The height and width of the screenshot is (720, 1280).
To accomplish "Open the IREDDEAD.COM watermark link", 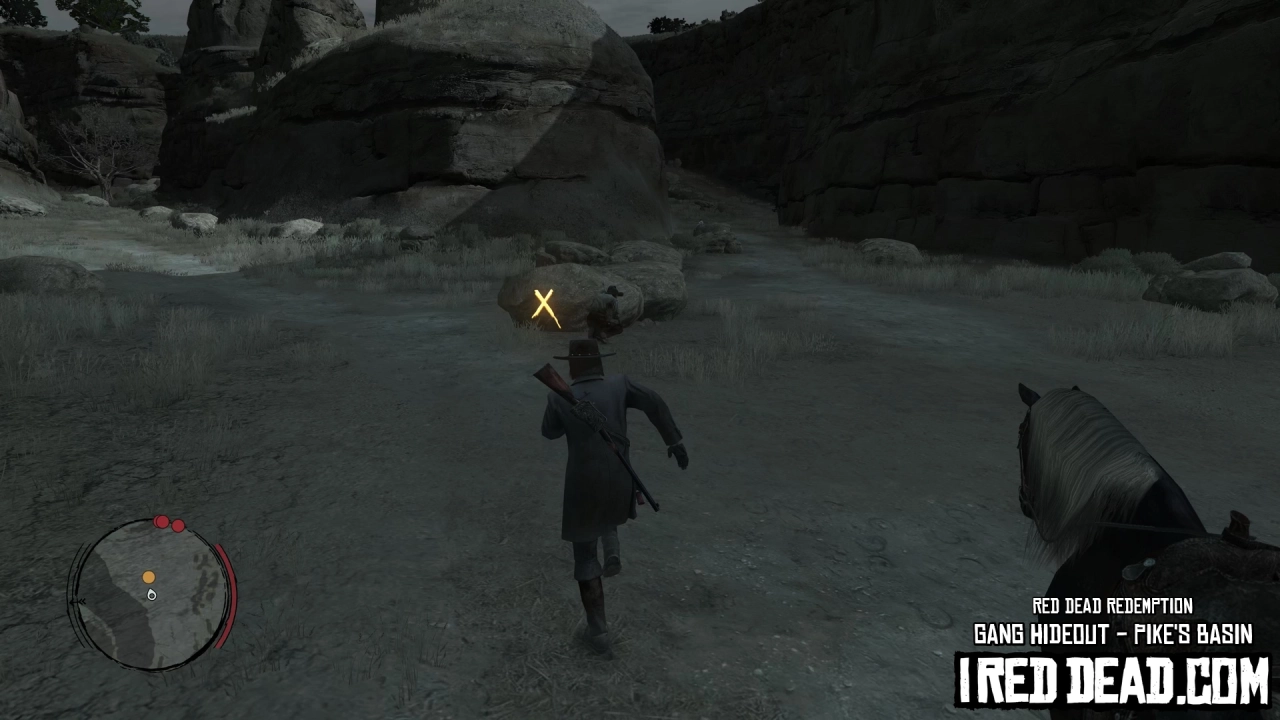I will pyautogui.click(x=1113, y=675).
